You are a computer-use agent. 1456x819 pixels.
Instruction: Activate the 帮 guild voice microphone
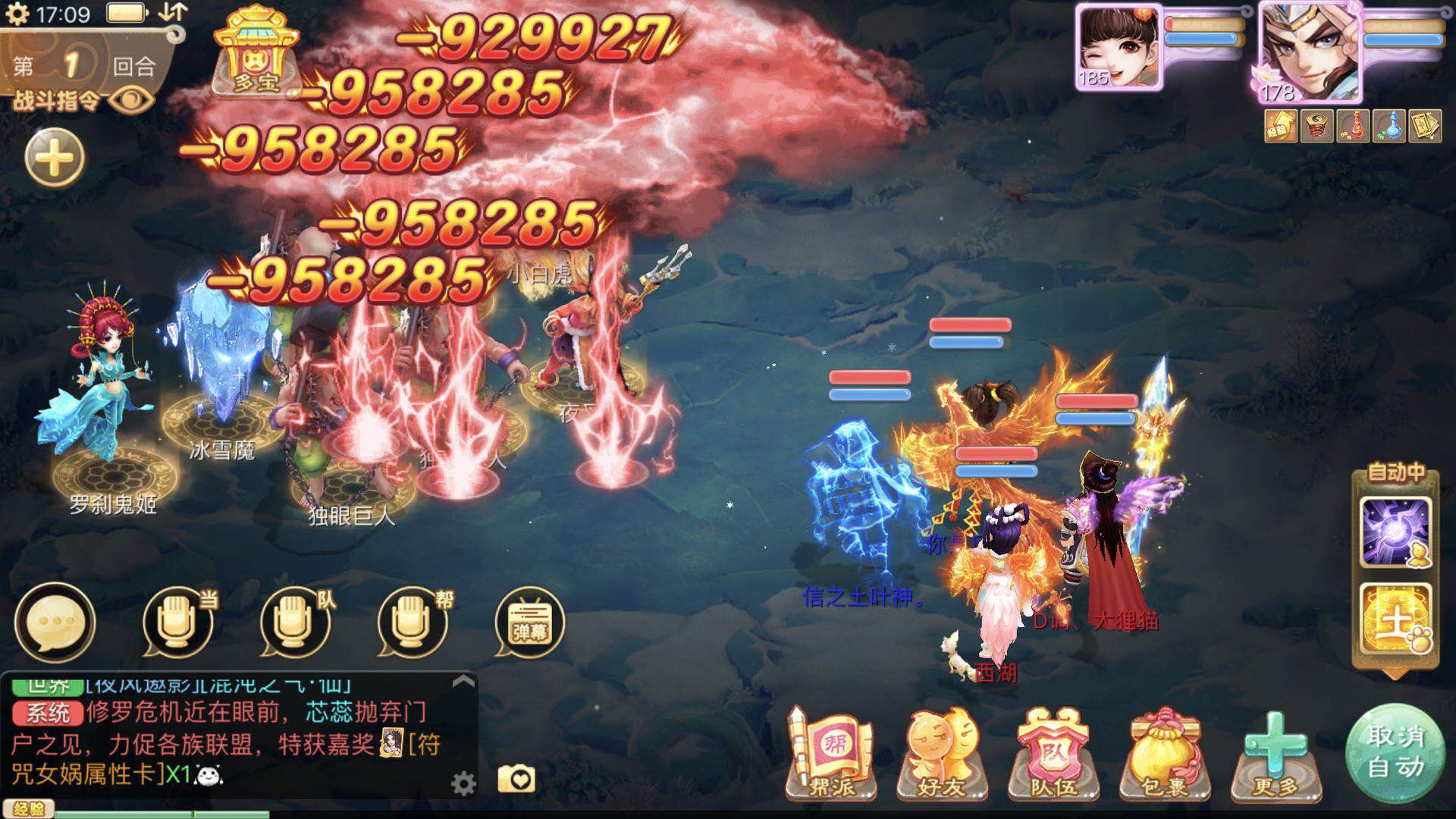click(x=413, y=623)
